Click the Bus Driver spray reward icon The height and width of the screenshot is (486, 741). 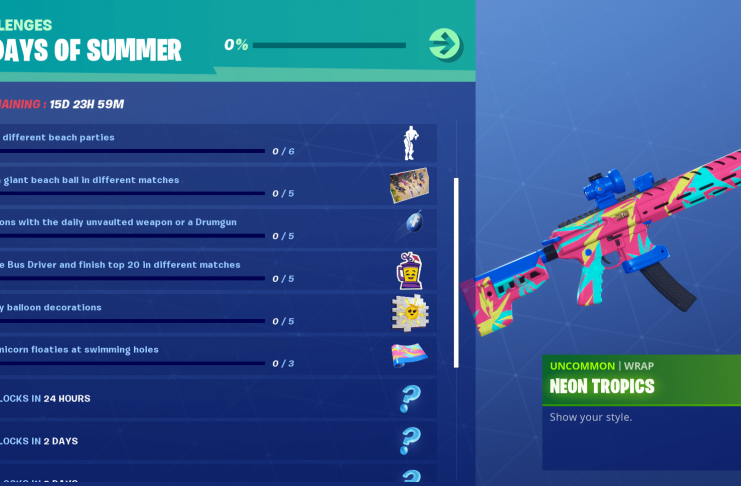pos(409,270)
